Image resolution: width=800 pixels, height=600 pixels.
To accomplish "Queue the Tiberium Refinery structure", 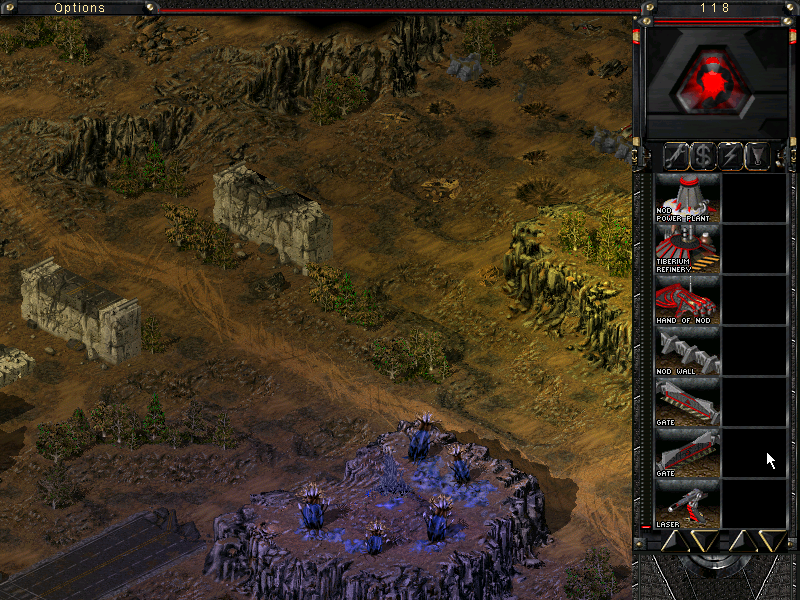I will (687, 249).
